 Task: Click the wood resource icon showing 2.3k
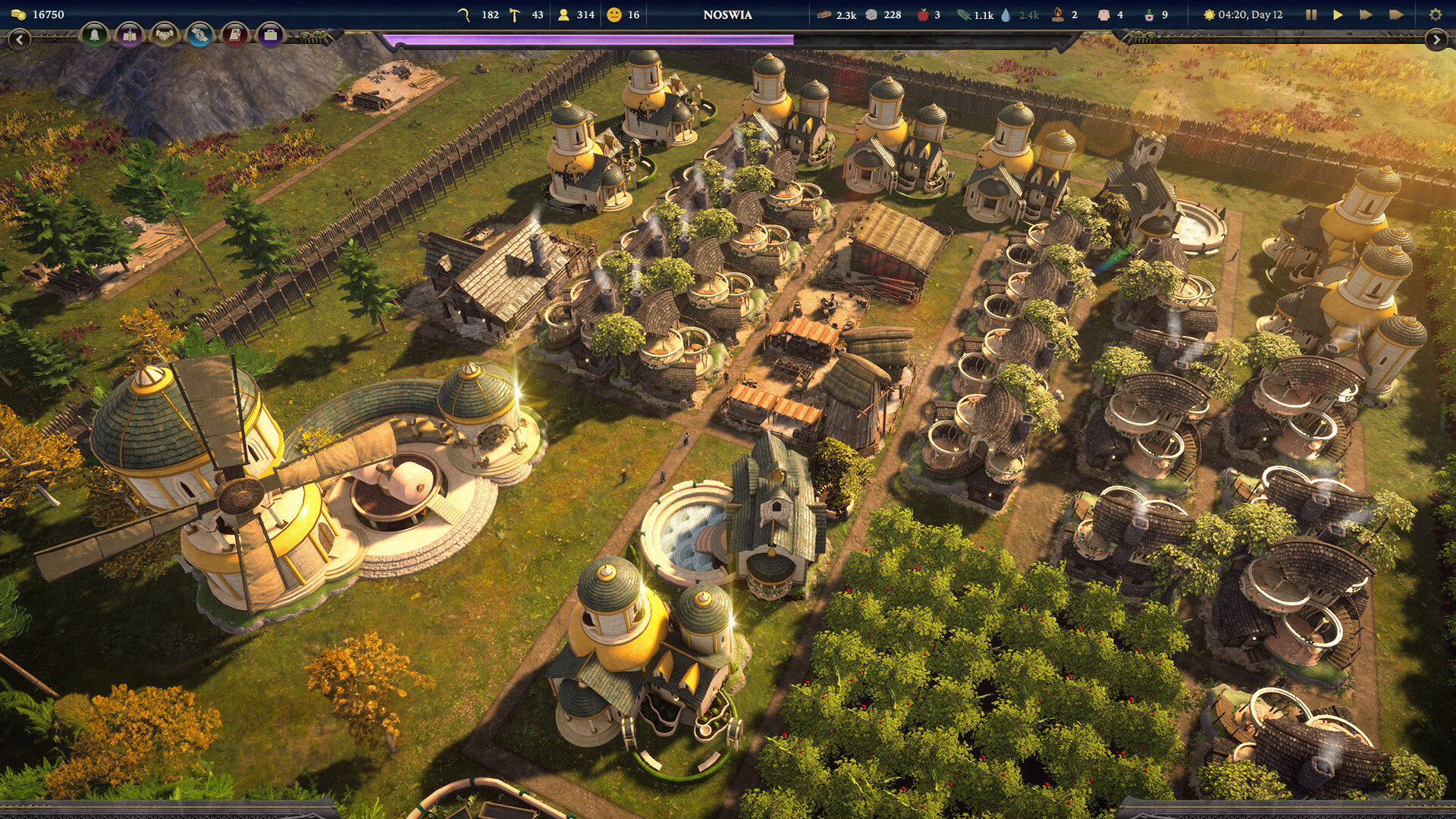tap(826, 14)
